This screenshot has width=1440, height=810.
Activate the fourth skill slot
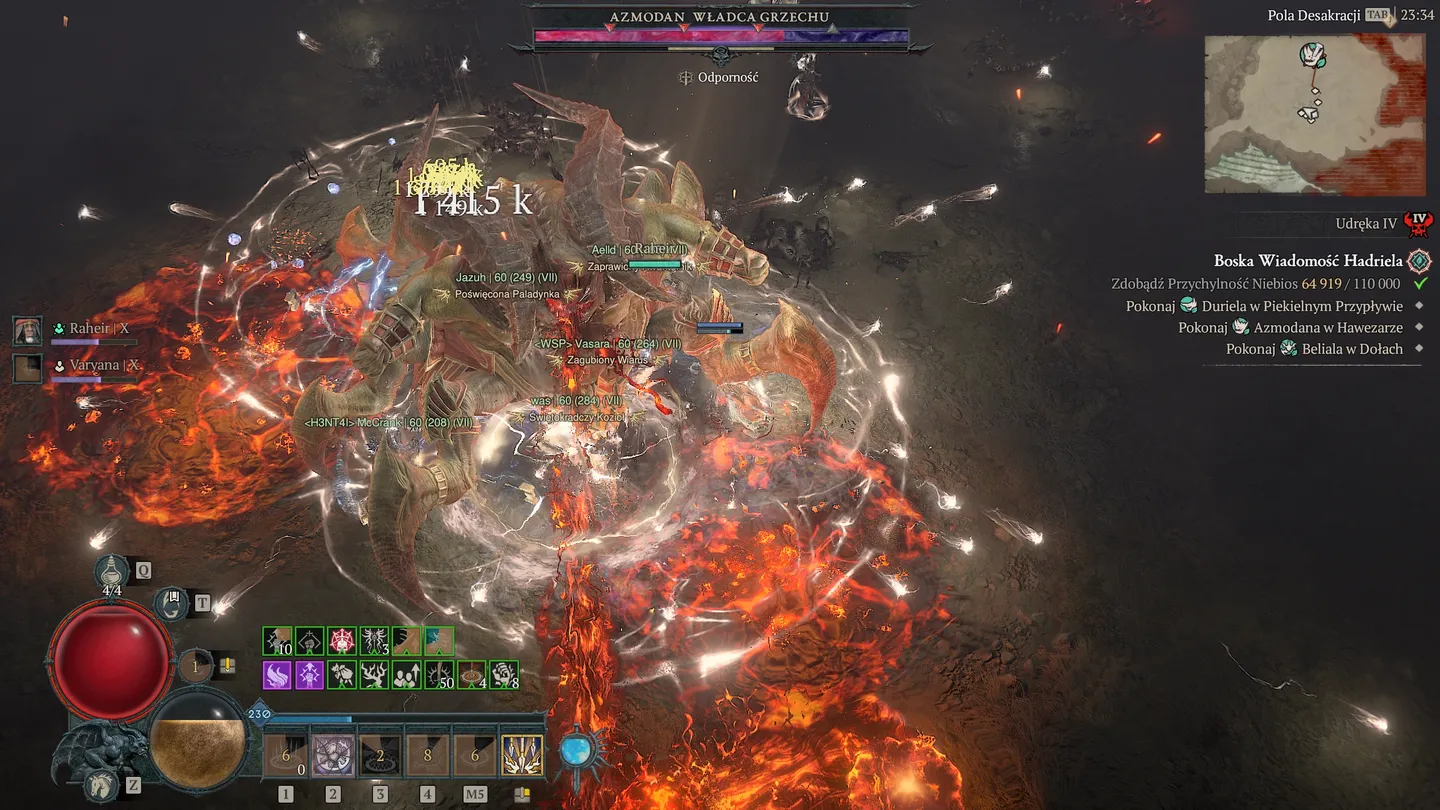coord(427,756)
